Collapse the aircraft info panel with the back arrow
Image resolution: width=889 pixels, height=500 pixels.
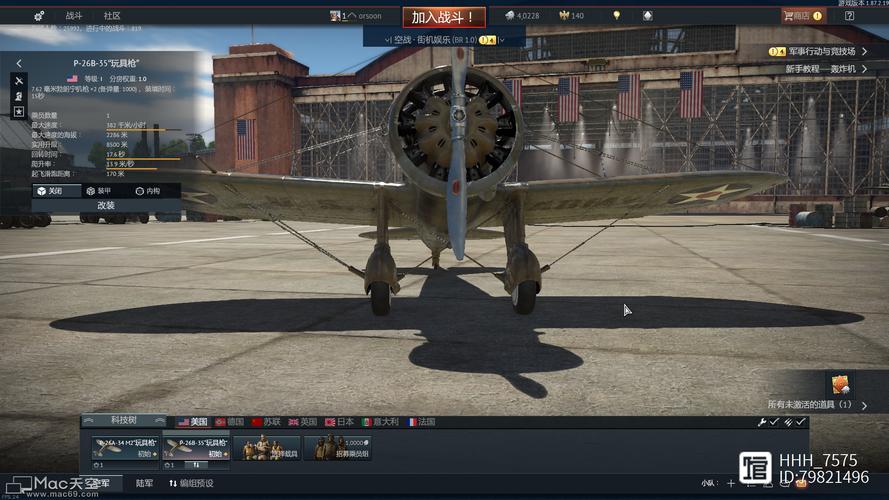(x=19, y=63)
